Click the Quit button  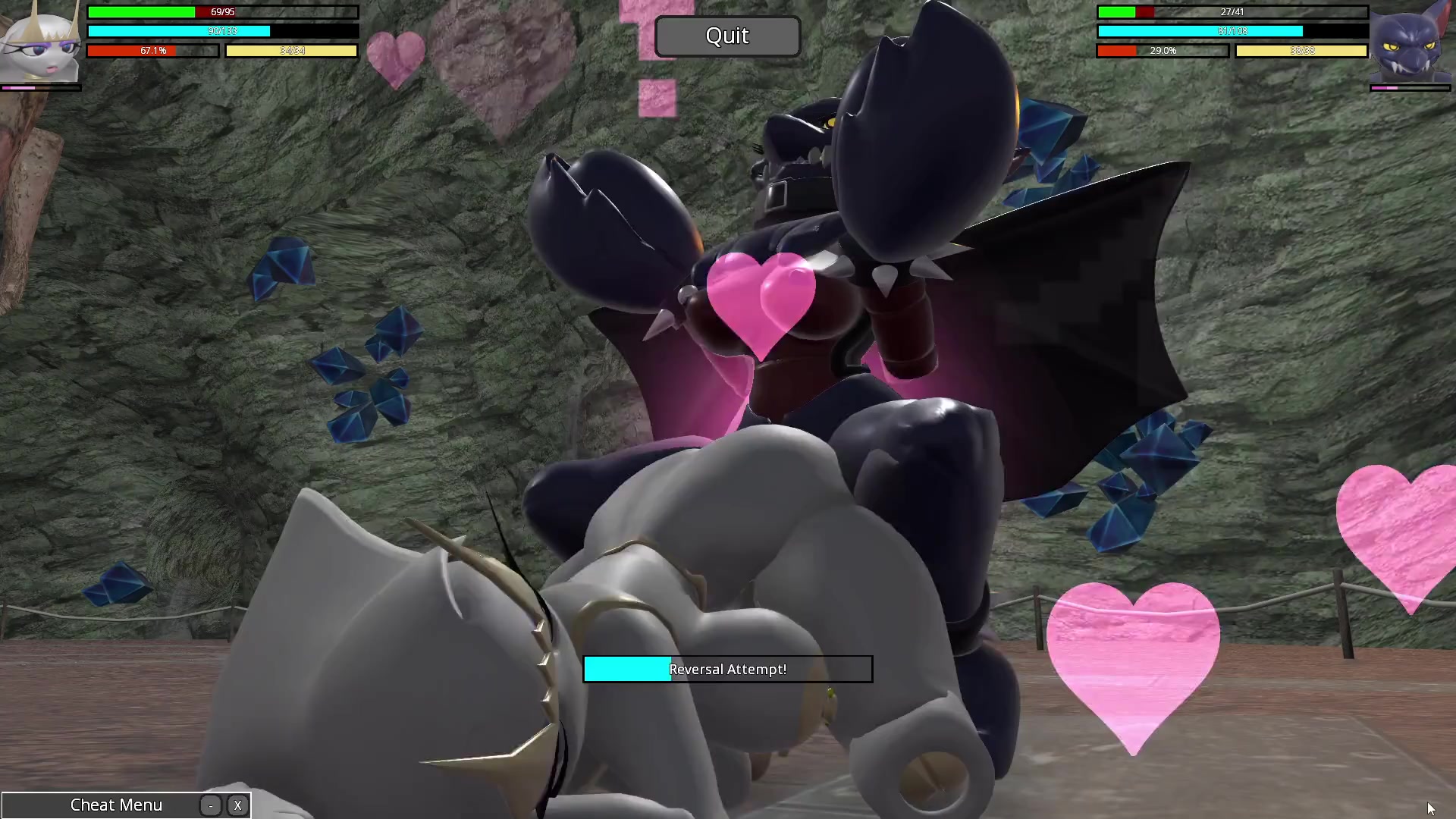[x=727, y=36]
